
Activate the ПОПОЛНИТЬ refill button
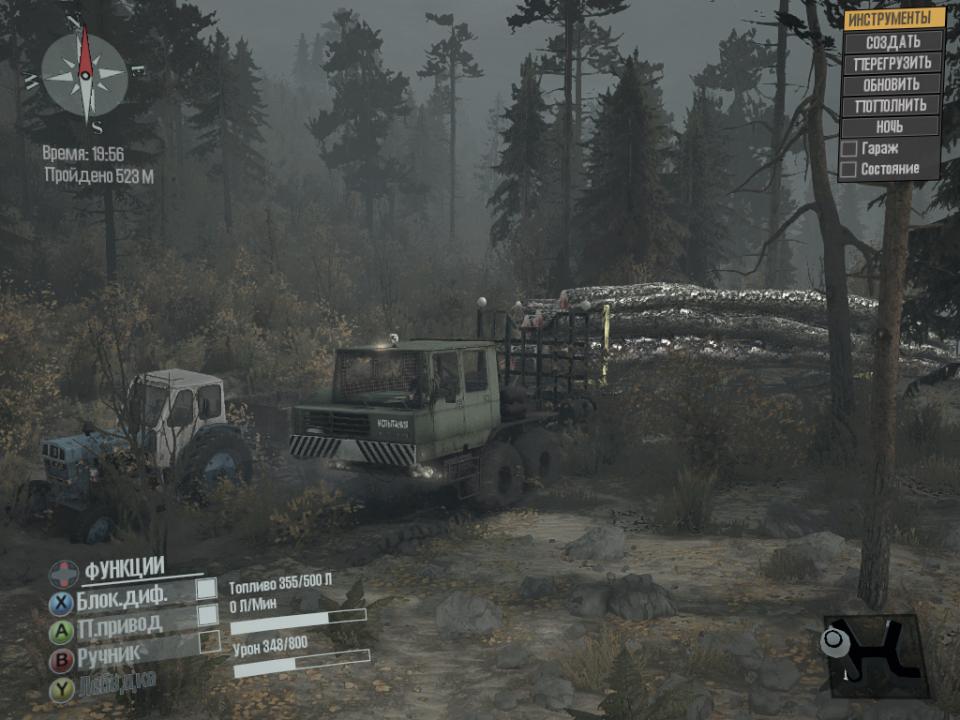pyautogui.click(x=893, y=105)
